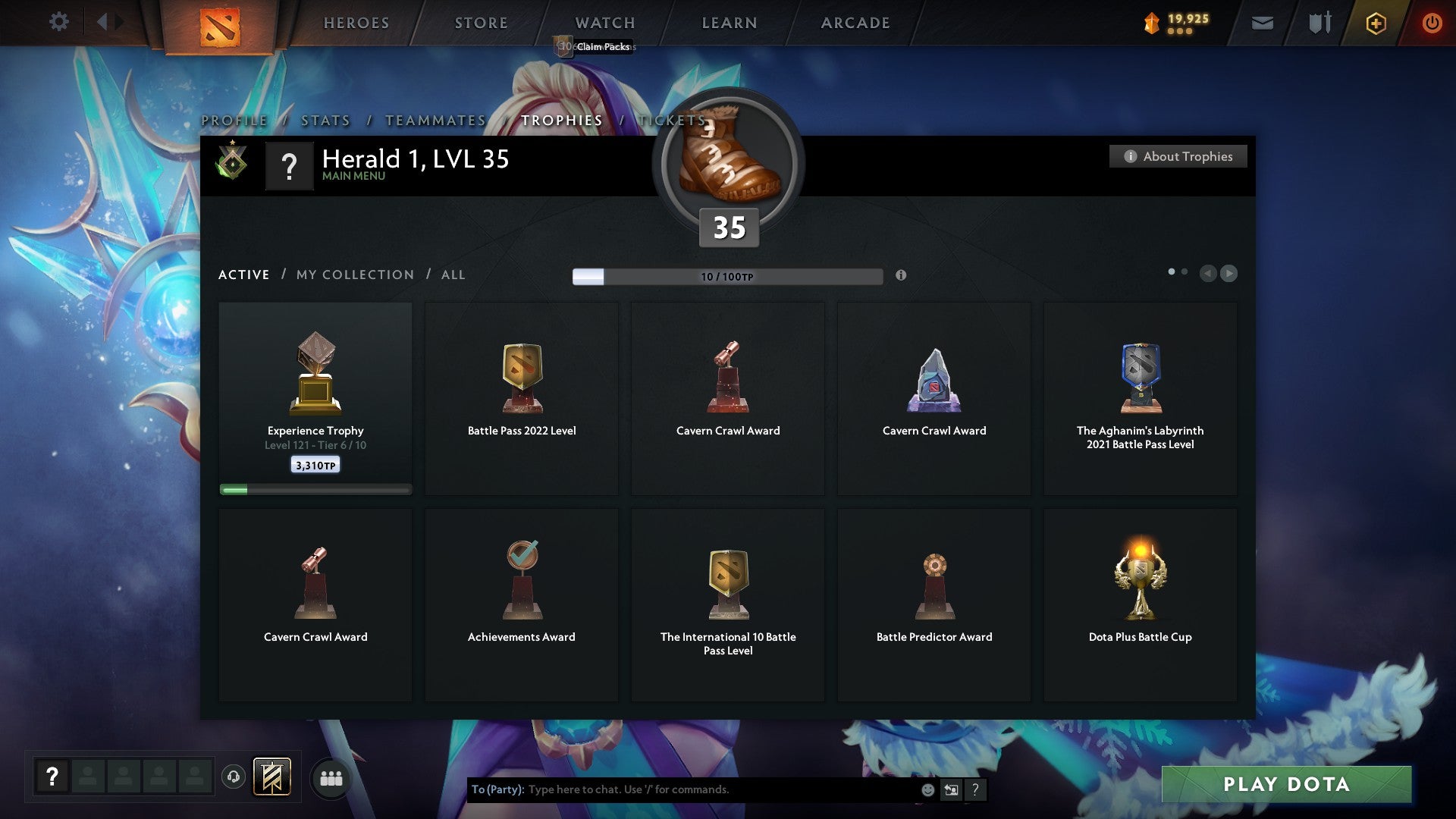The height and width of the screenshot is (819, 1456).
Task: Click the previous page arrow for trophies
Action: (1210, 273)
